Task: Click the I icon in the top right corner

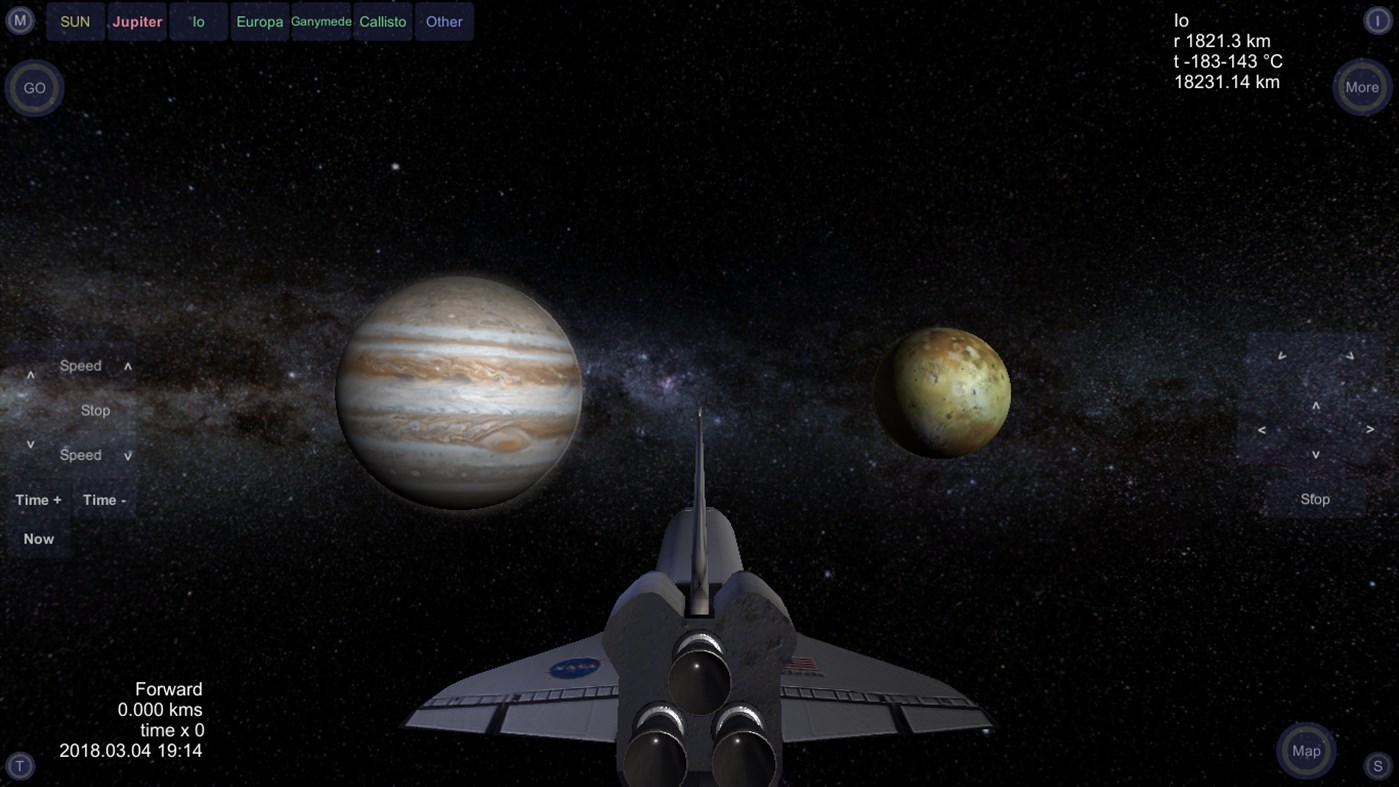Action: tap(1380, 19)
